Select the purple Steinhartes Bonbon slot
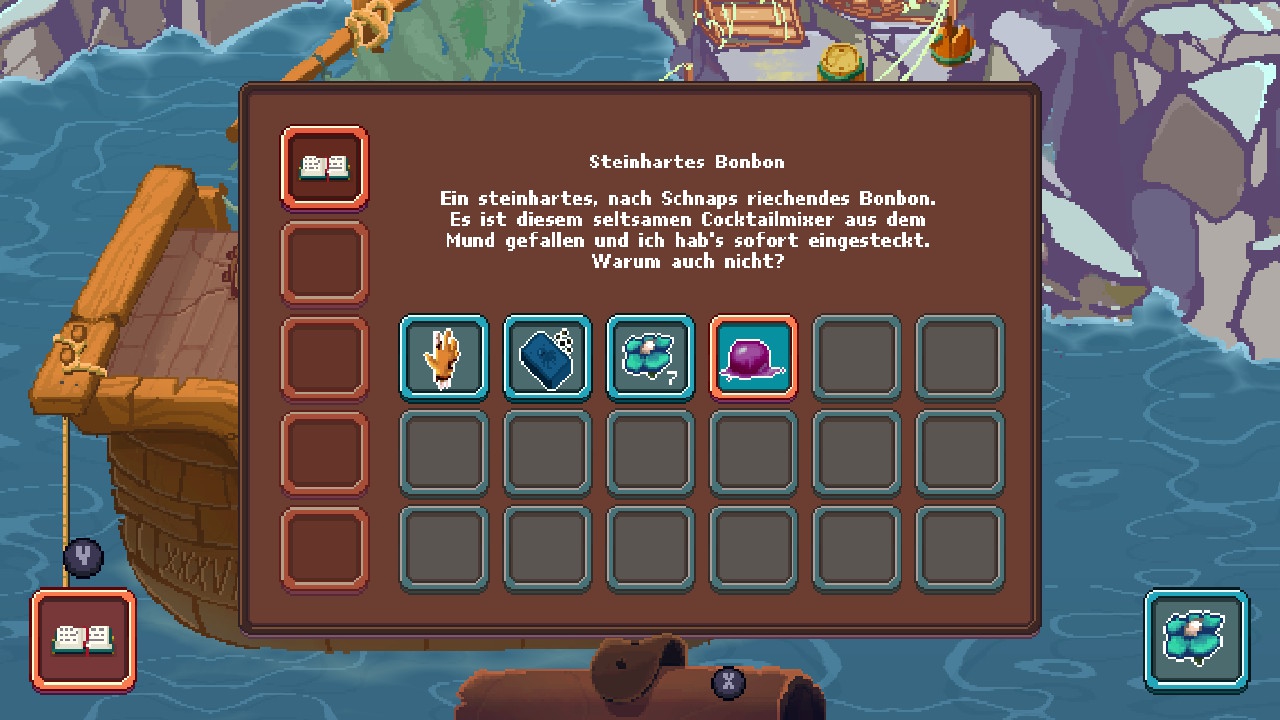Viewport: 1280px width, 720px height. point(753,358)
